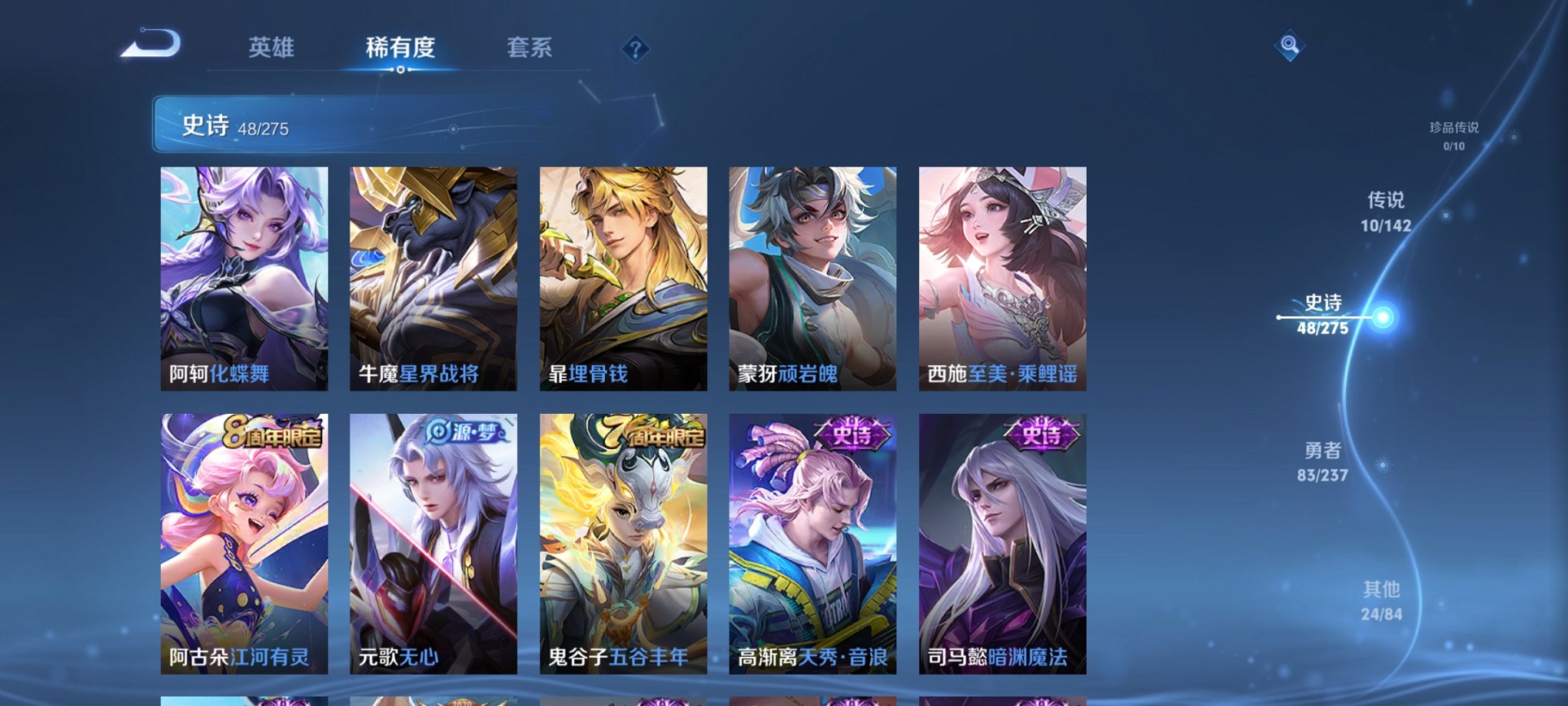Click the help question mark icon
Screen dimensions: 1568x706
point(634,49)
